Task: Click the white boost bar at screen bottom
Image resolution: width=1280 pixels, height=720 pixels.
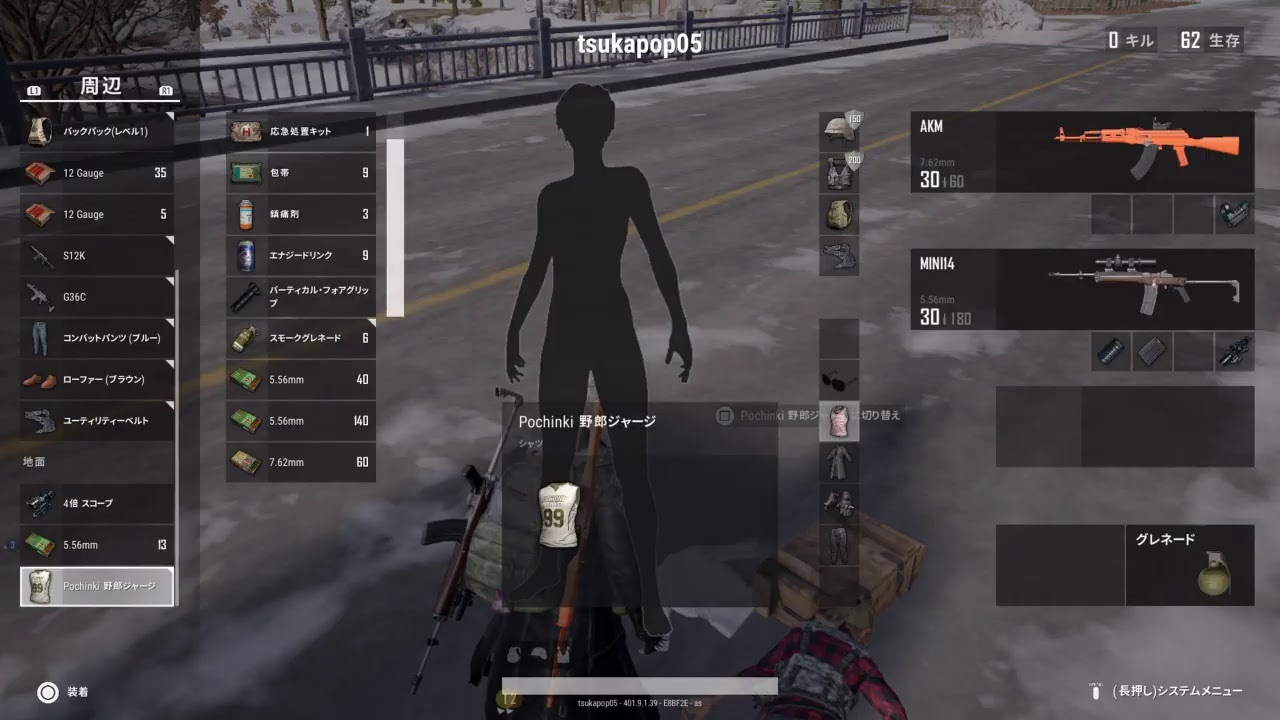Action: point(640,685)
